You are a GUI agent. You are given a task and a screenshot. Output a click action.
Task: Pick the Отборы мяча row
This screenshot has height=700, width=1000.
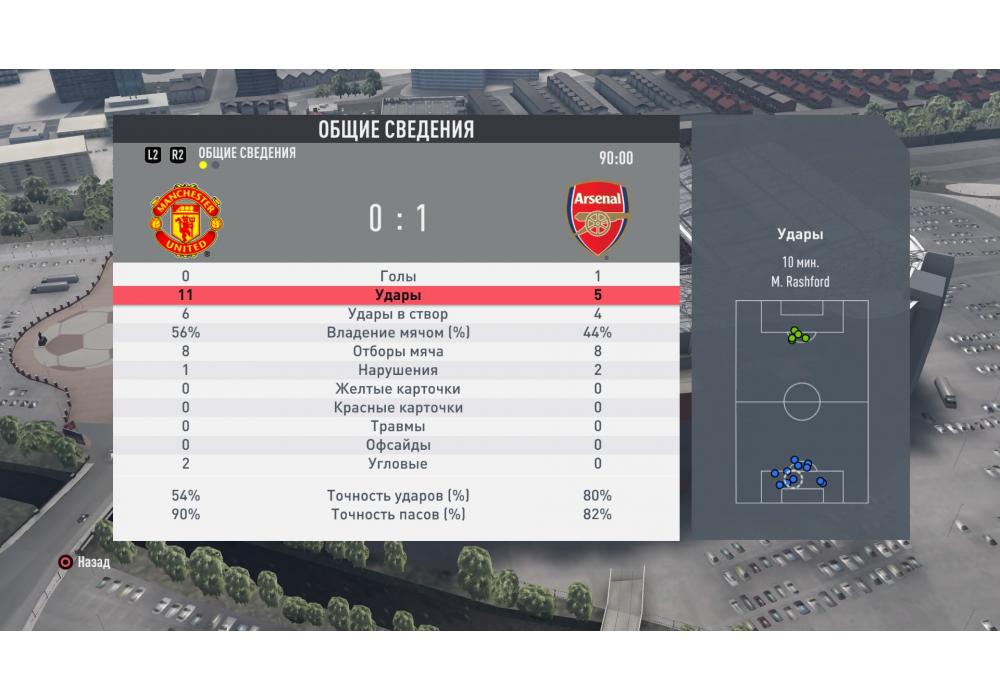(397, 352)
